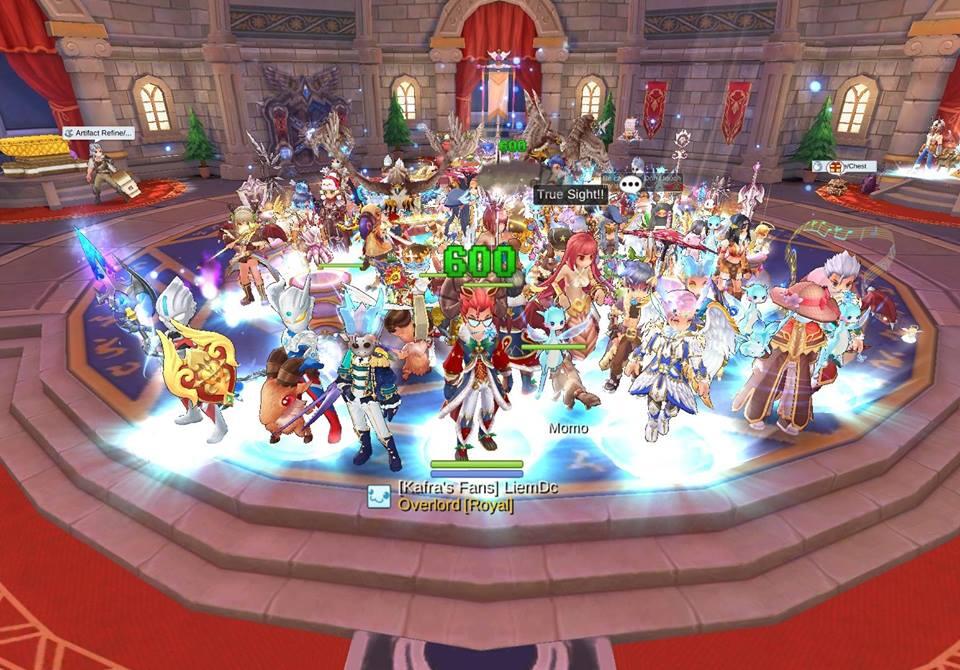960x670 pixels.
Task: Click the white chat bubble with three dots
Action: [x=630, y=184]
